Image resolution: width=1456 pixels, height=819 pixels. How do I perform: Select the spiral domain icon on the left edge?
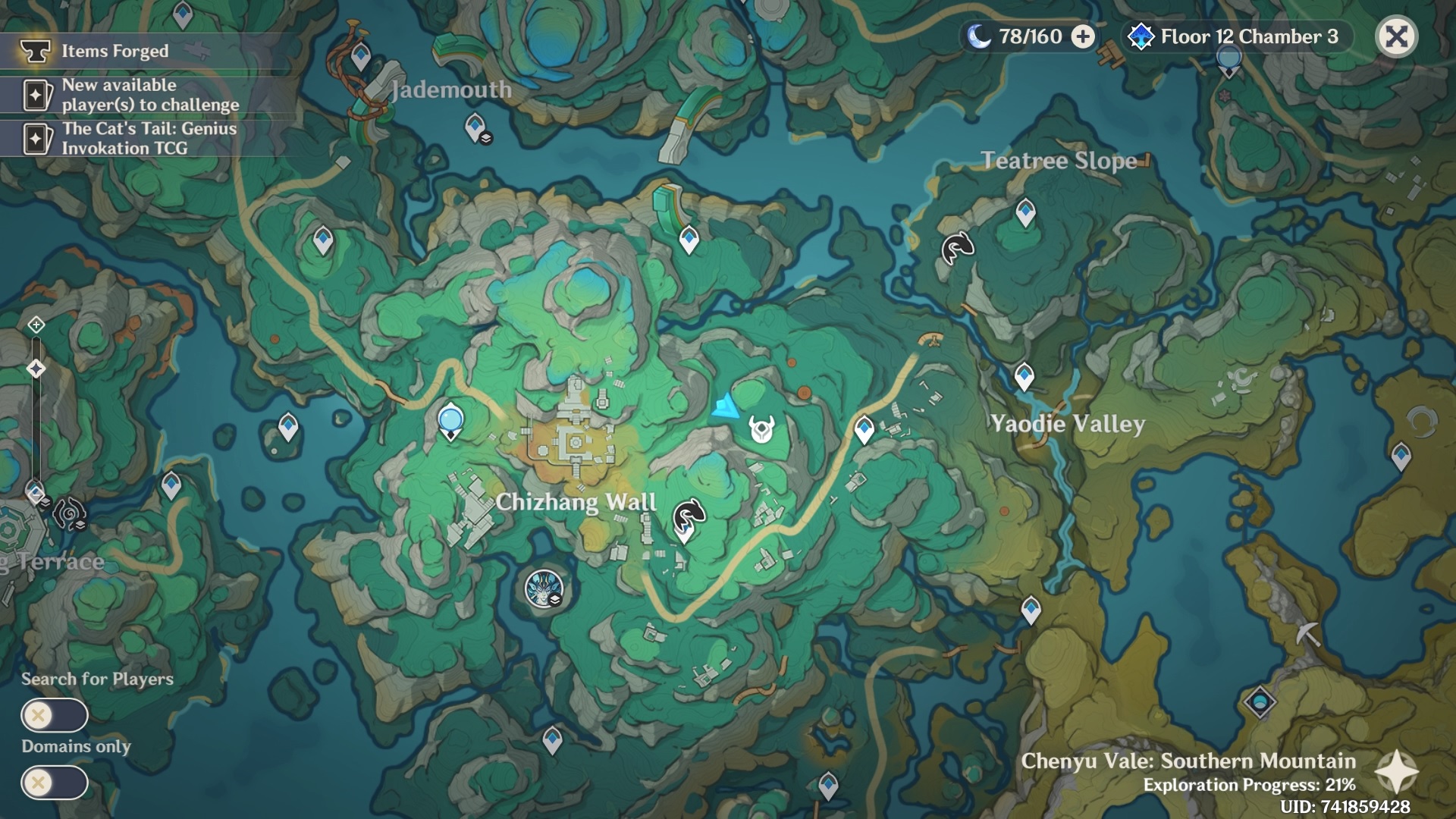tap(69, 514)
